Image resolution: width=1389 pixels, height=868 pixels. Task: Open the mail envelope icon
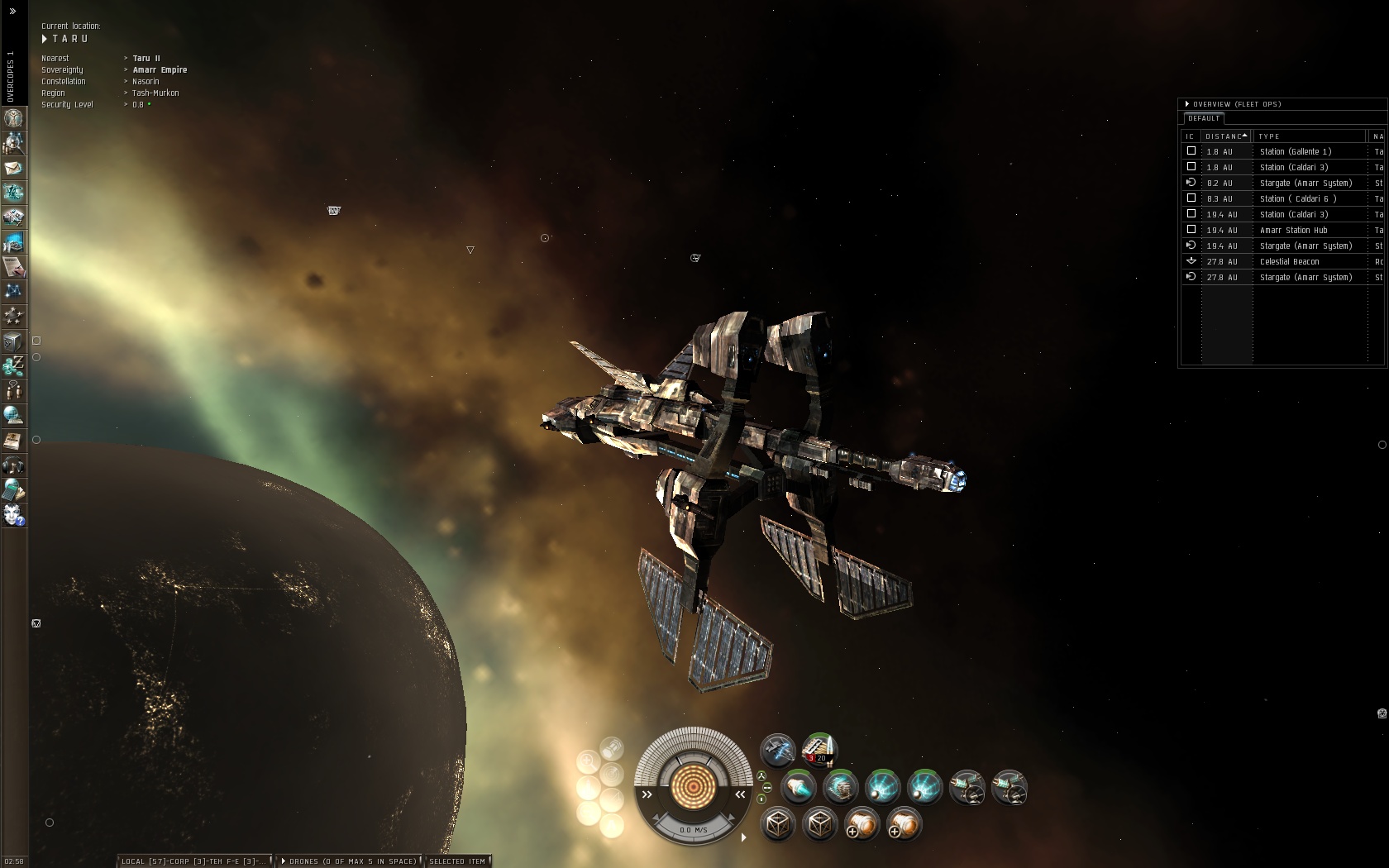click(x=14, y=168)
